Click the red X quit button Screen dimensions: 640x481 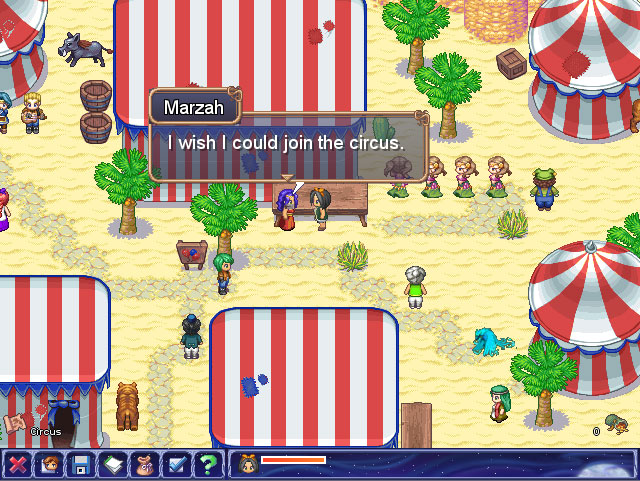coord(17,464)
